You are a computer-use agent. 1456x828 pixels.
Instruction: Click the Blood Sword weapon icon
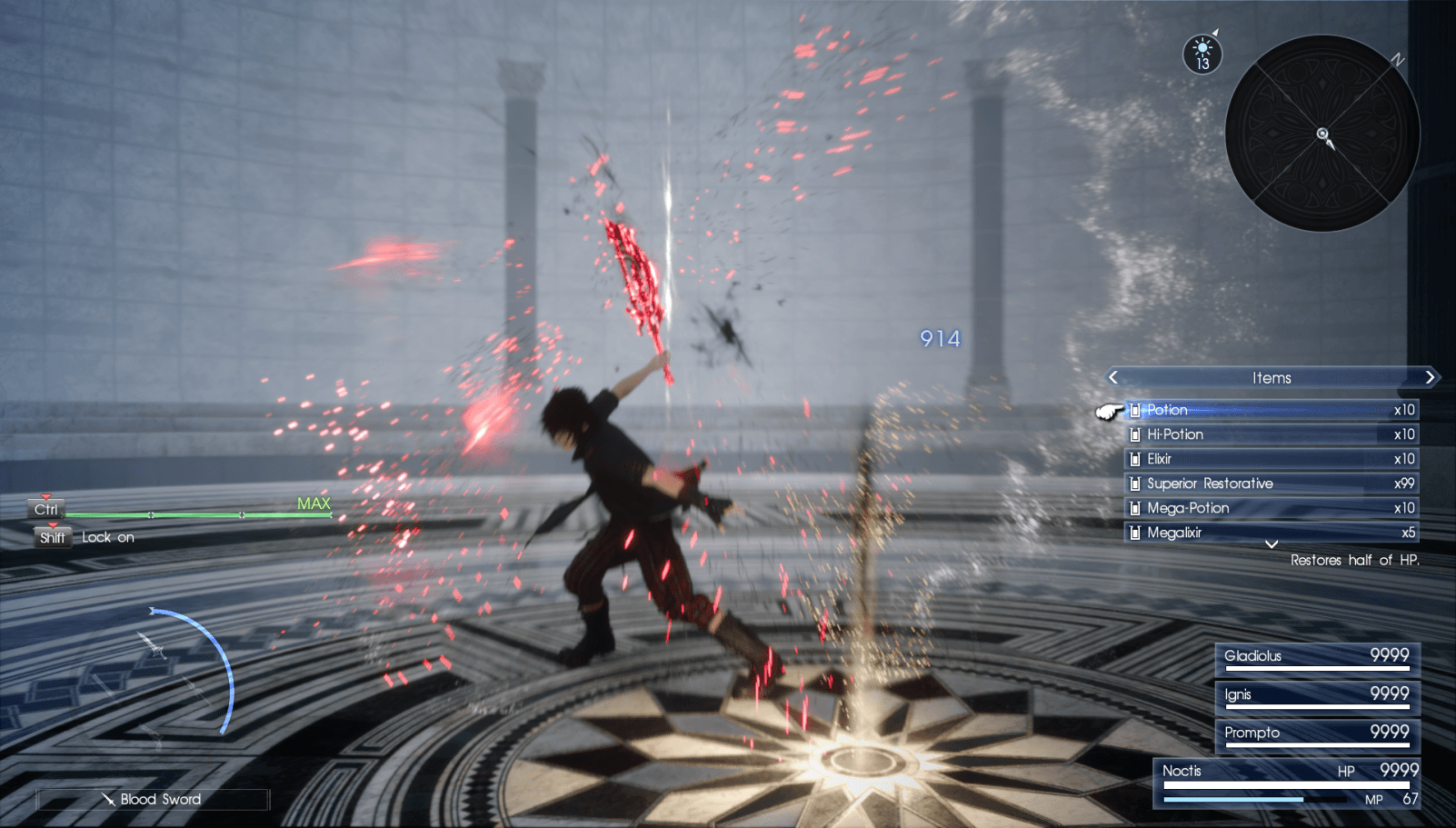[111, 800]
